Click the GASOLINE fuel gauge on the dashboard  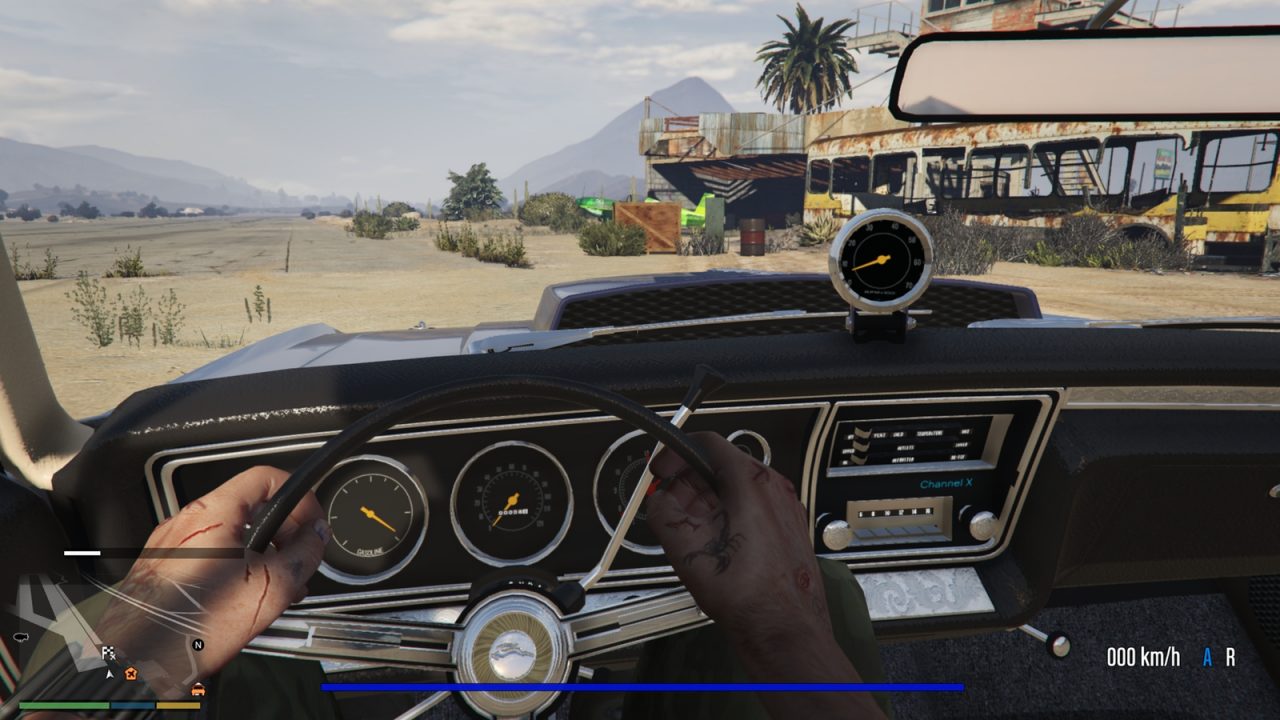[x=371, y=511]
